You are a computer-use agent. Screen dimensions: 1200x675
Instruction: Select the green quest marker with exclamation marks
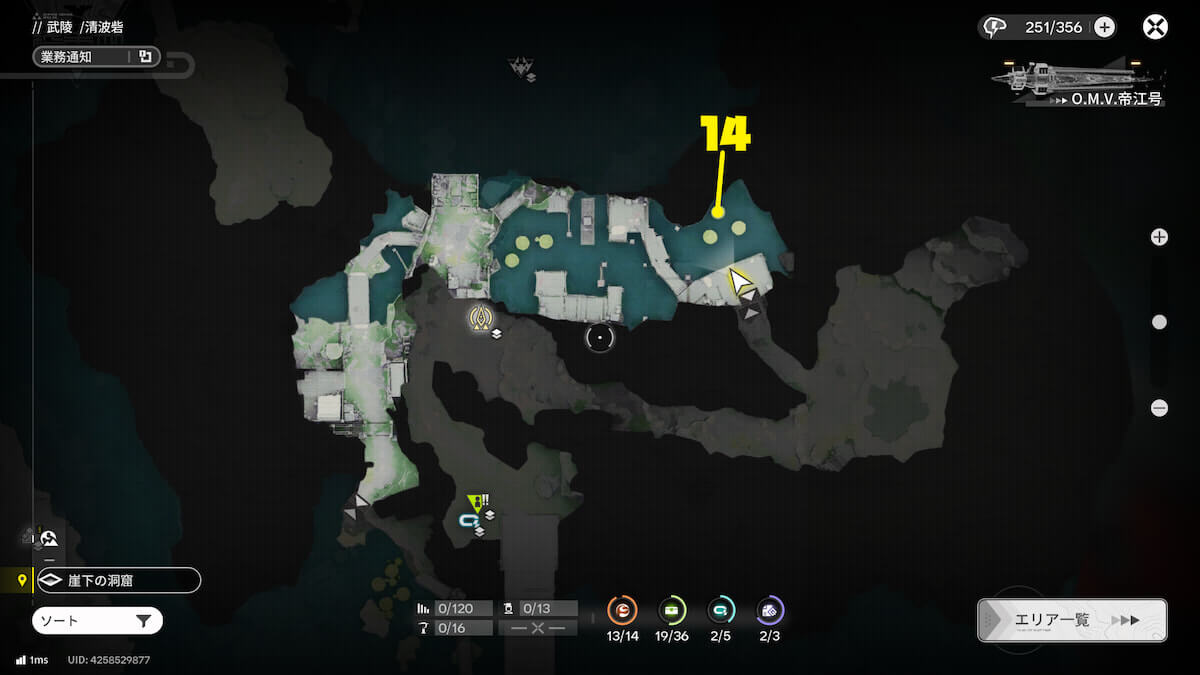(476, 502)
